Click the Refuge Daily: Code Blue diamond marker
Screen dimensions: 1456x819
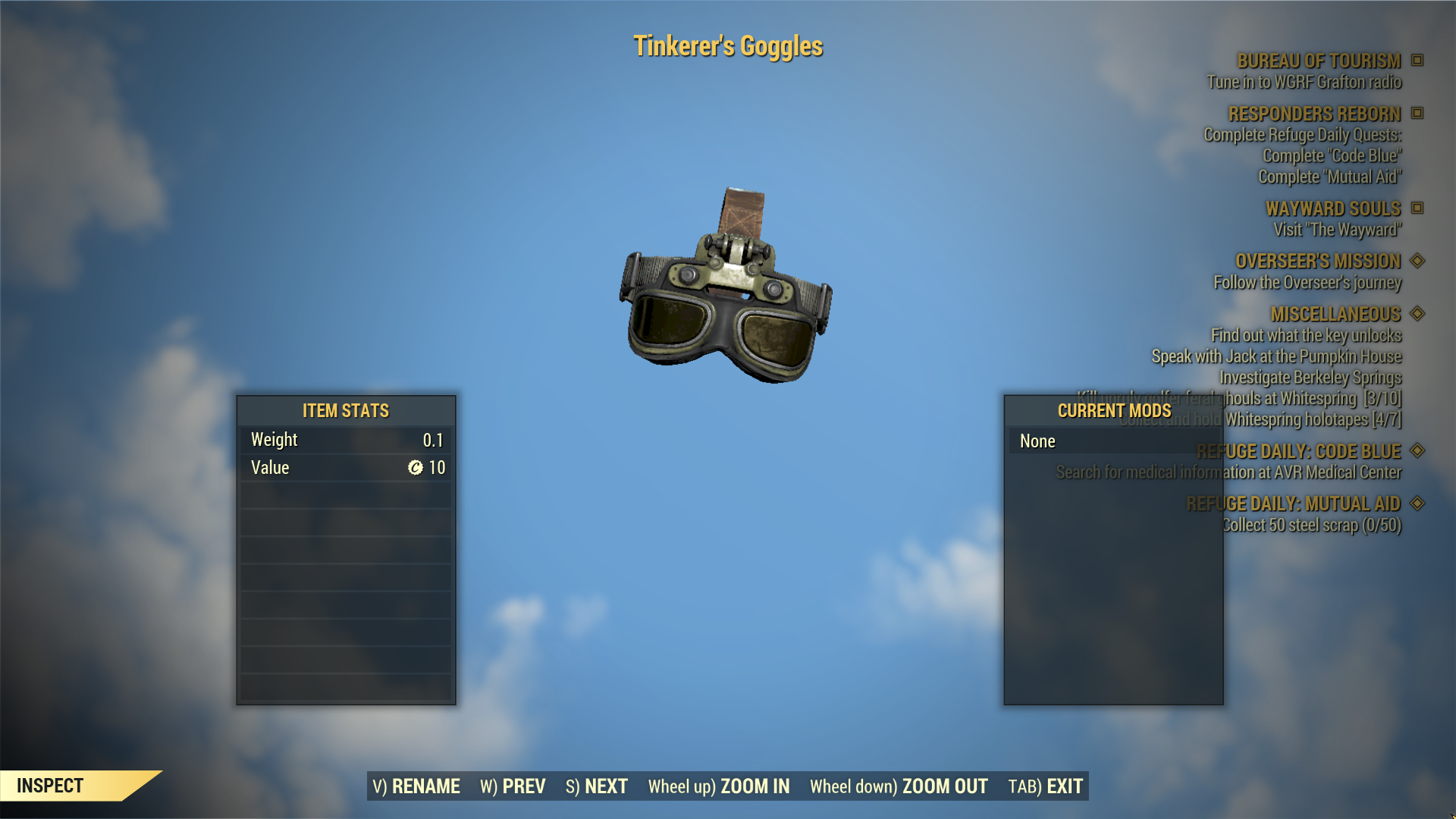click(1417, 451)
